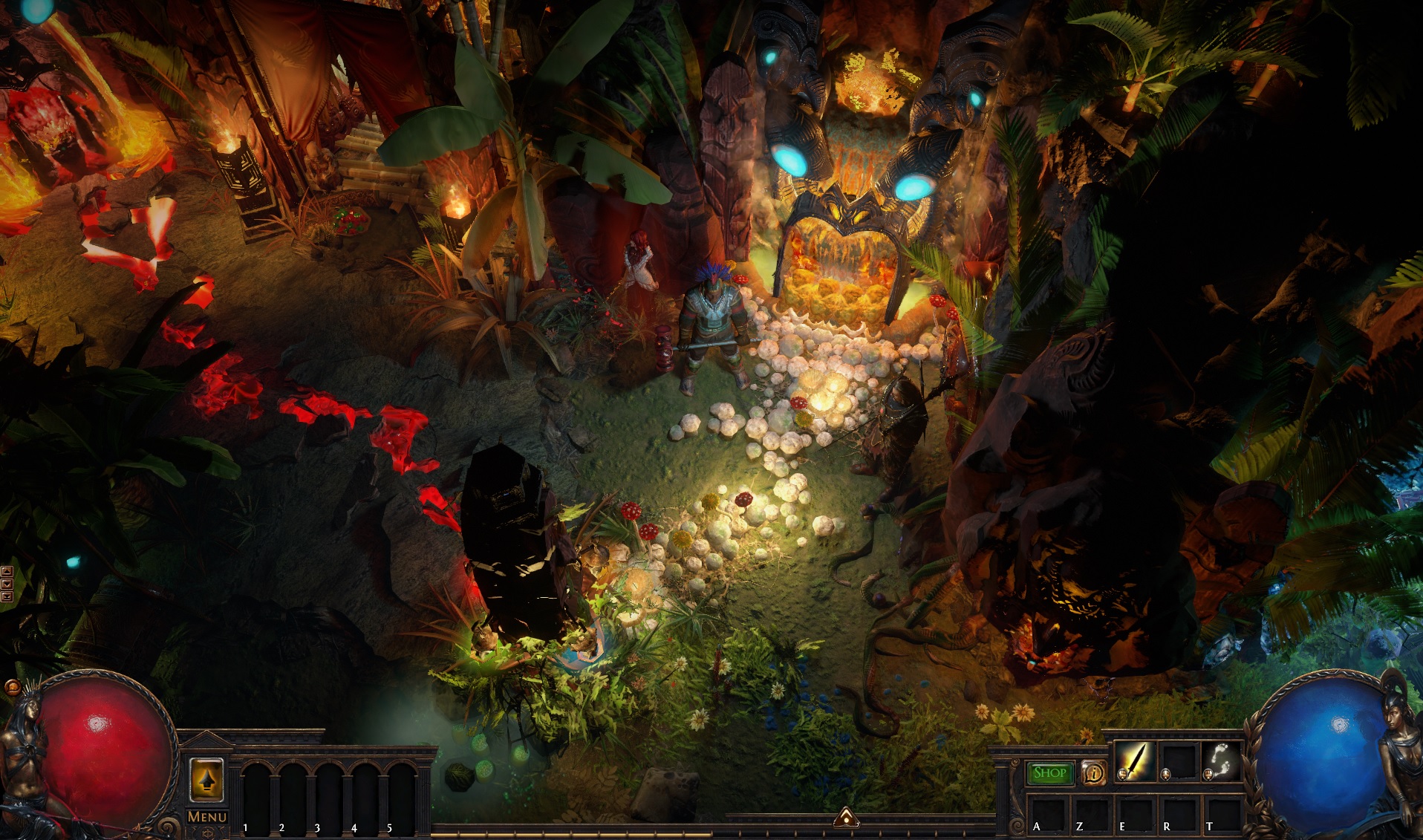Select the footprints move skill slot
Image resolution: width=1423 pixels, height=840 pixels.
(x=1220, y=762)
